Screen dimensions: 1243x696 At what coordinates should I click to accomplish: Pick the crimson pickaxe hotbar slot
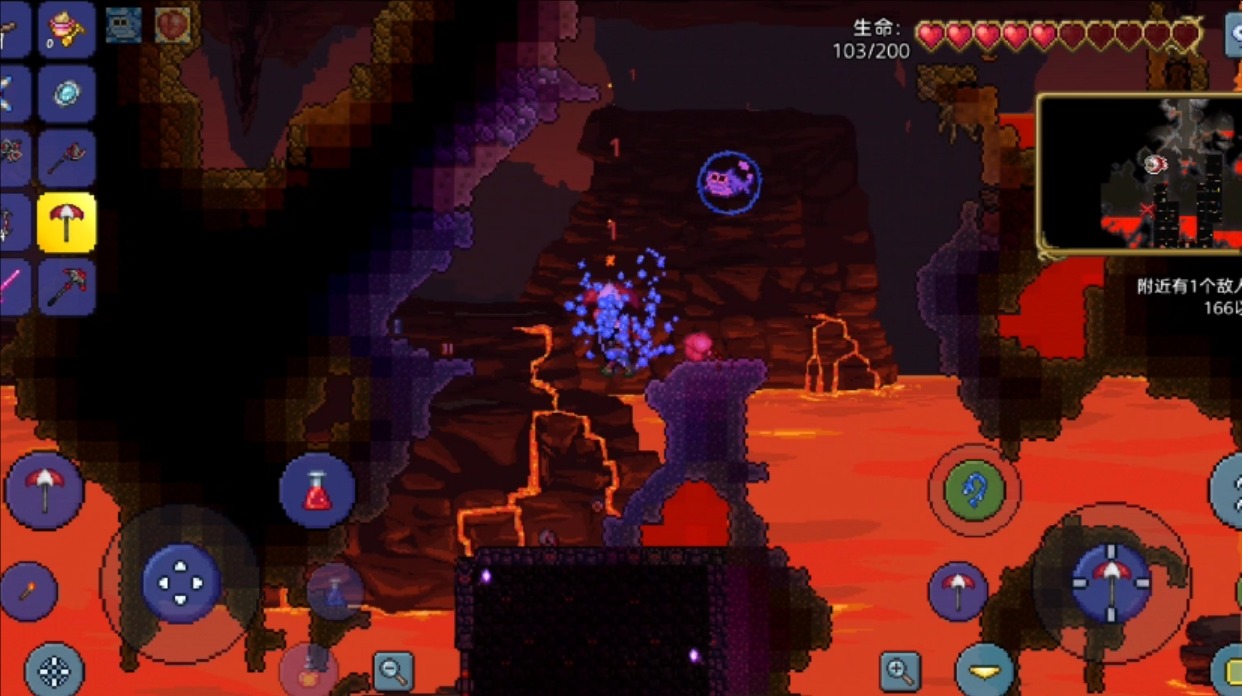click(67, 286)
